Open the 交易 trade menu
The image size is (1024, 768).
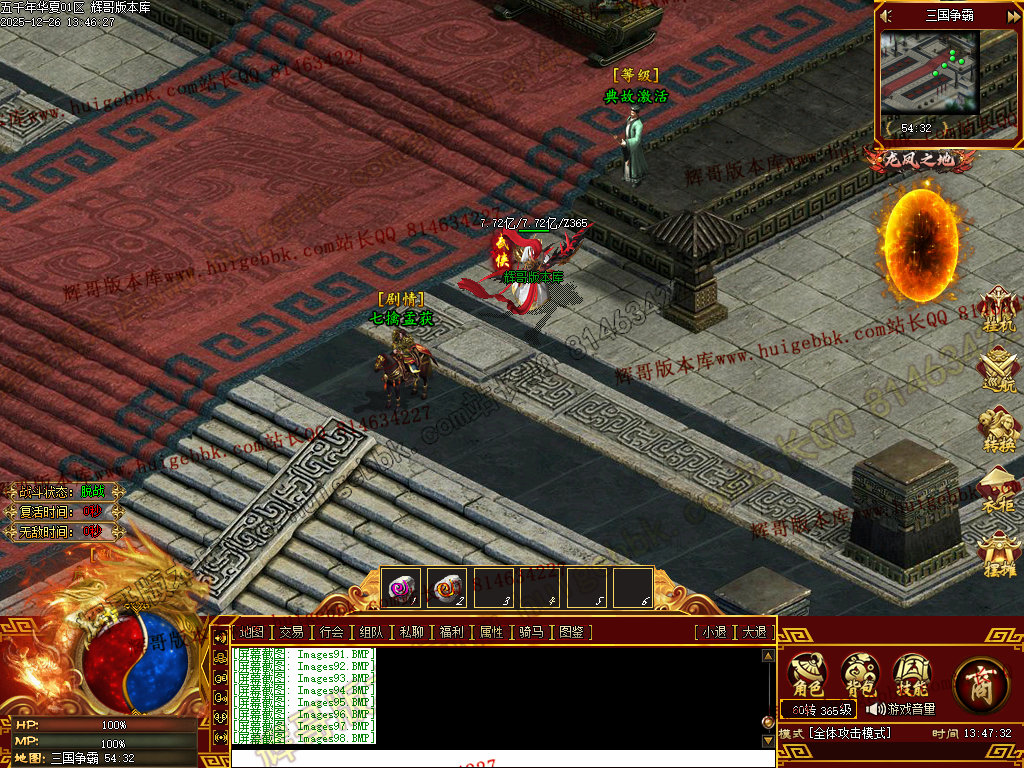(291, 632)
